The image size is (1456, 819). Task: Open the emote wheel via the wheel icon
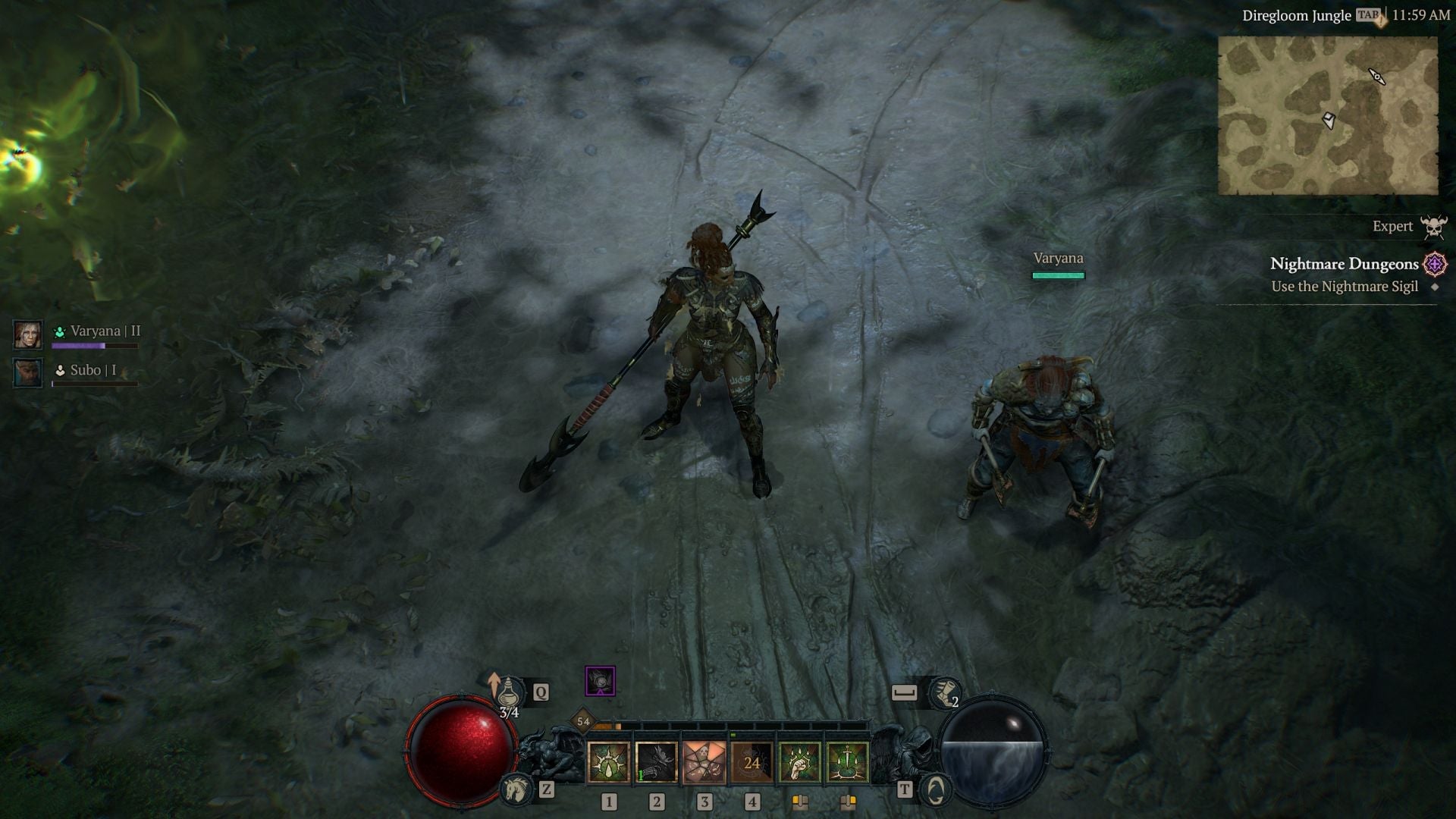(x=937, y=789)
